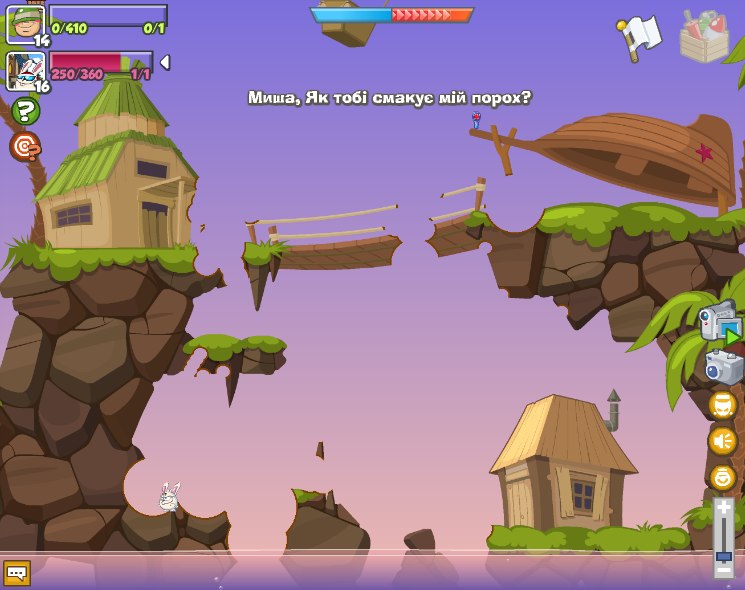745x590 pixels.
Task: Zoom in with the plus button
Action: click(x=723, y=508)
